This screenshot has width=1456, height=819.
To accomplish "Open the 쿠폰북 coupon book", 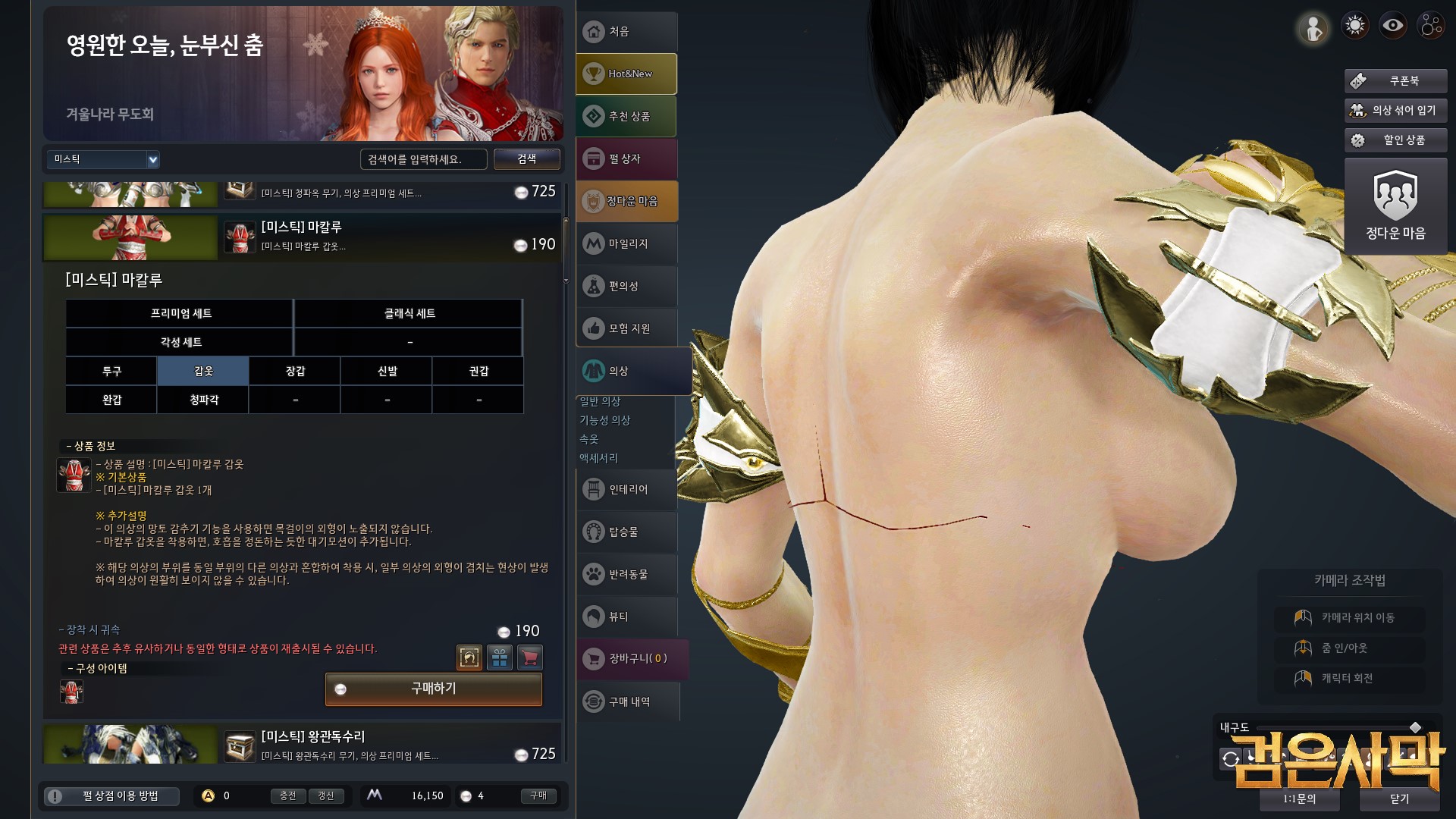I will 1395,80.
